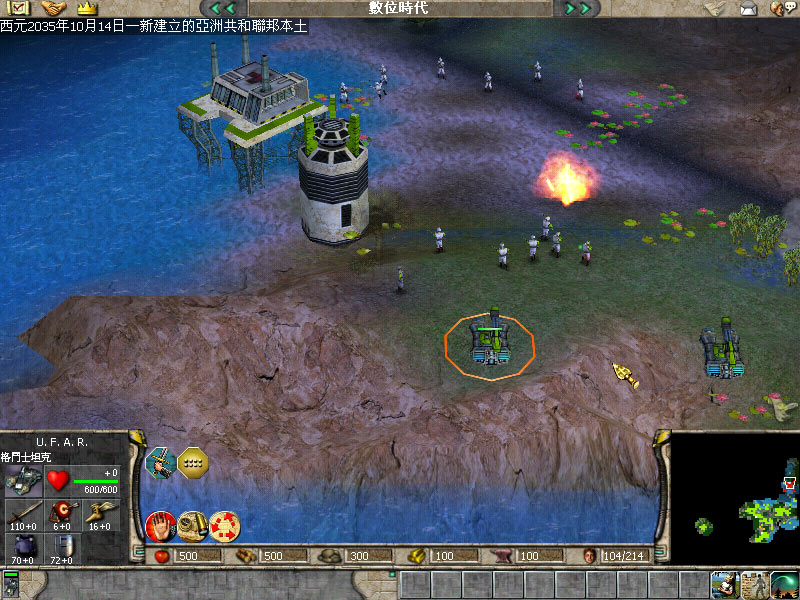800x600 pixels.
Task: Click the feather quill icon in top bar
Action: pos(714,8)
